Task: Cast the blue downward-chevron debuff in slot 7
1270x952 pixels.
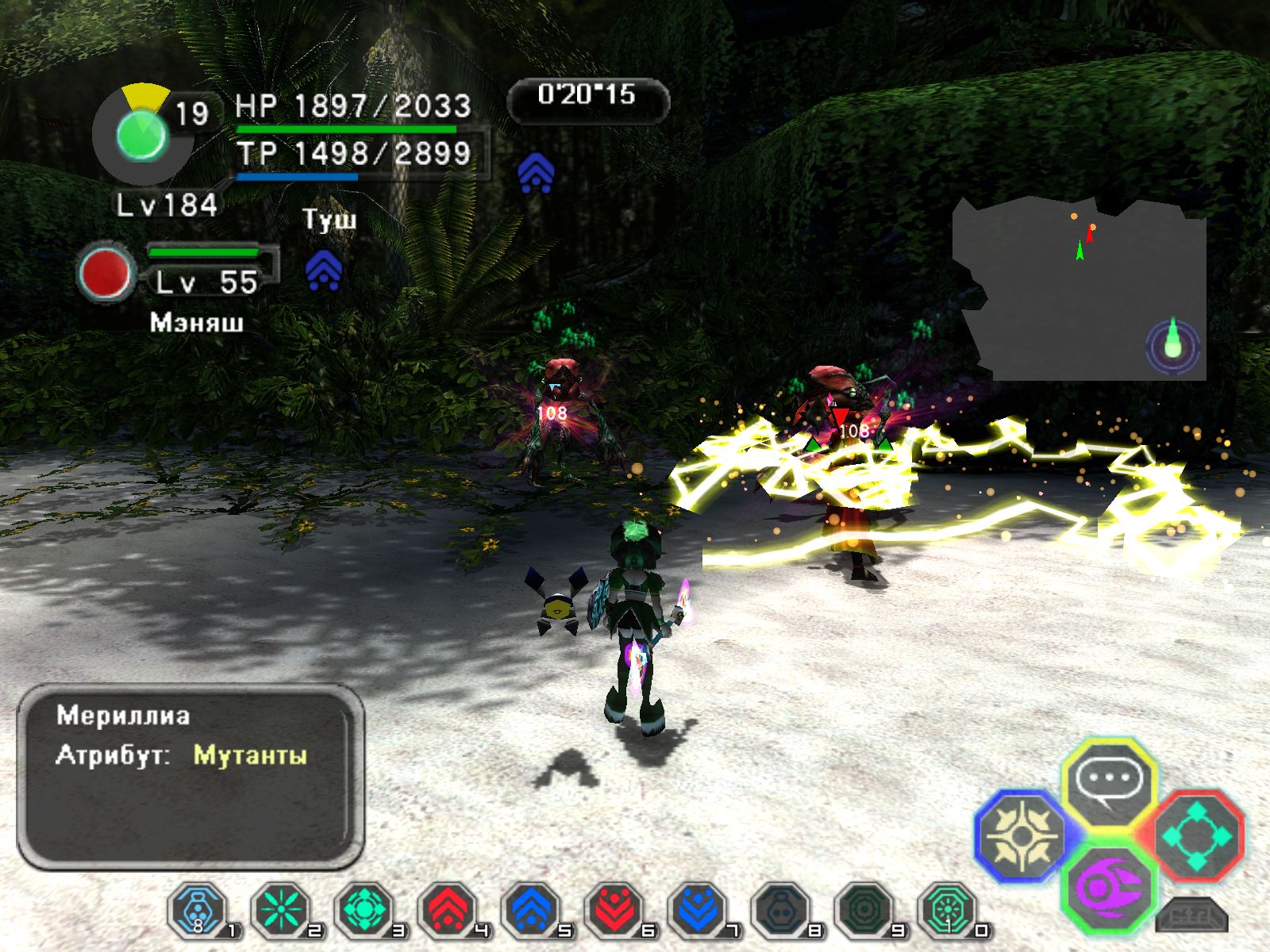Action: [x=698, y=910]
